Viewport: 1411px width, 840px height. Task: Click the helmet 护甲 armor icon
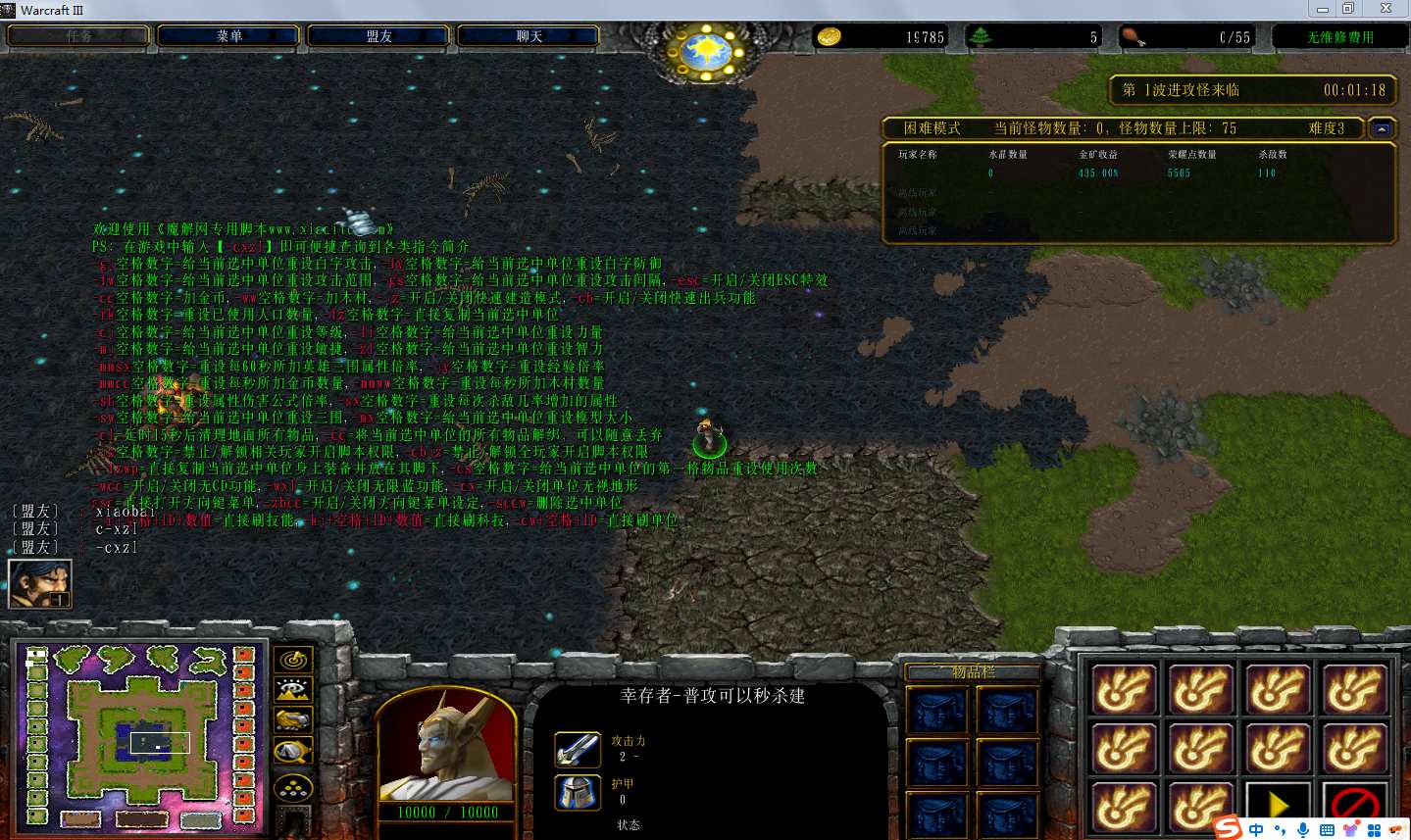coord(578,792)
